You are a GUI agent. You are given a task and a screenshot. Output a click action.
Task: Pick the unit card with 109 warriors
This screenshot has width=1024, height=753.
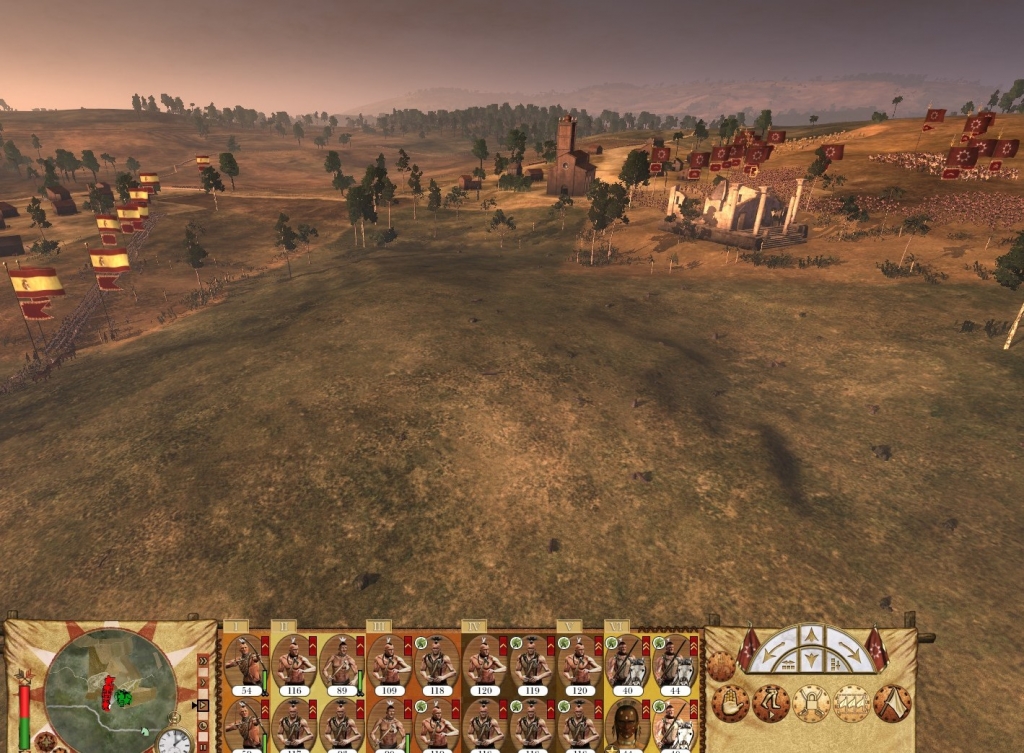(x=389, y=664)
